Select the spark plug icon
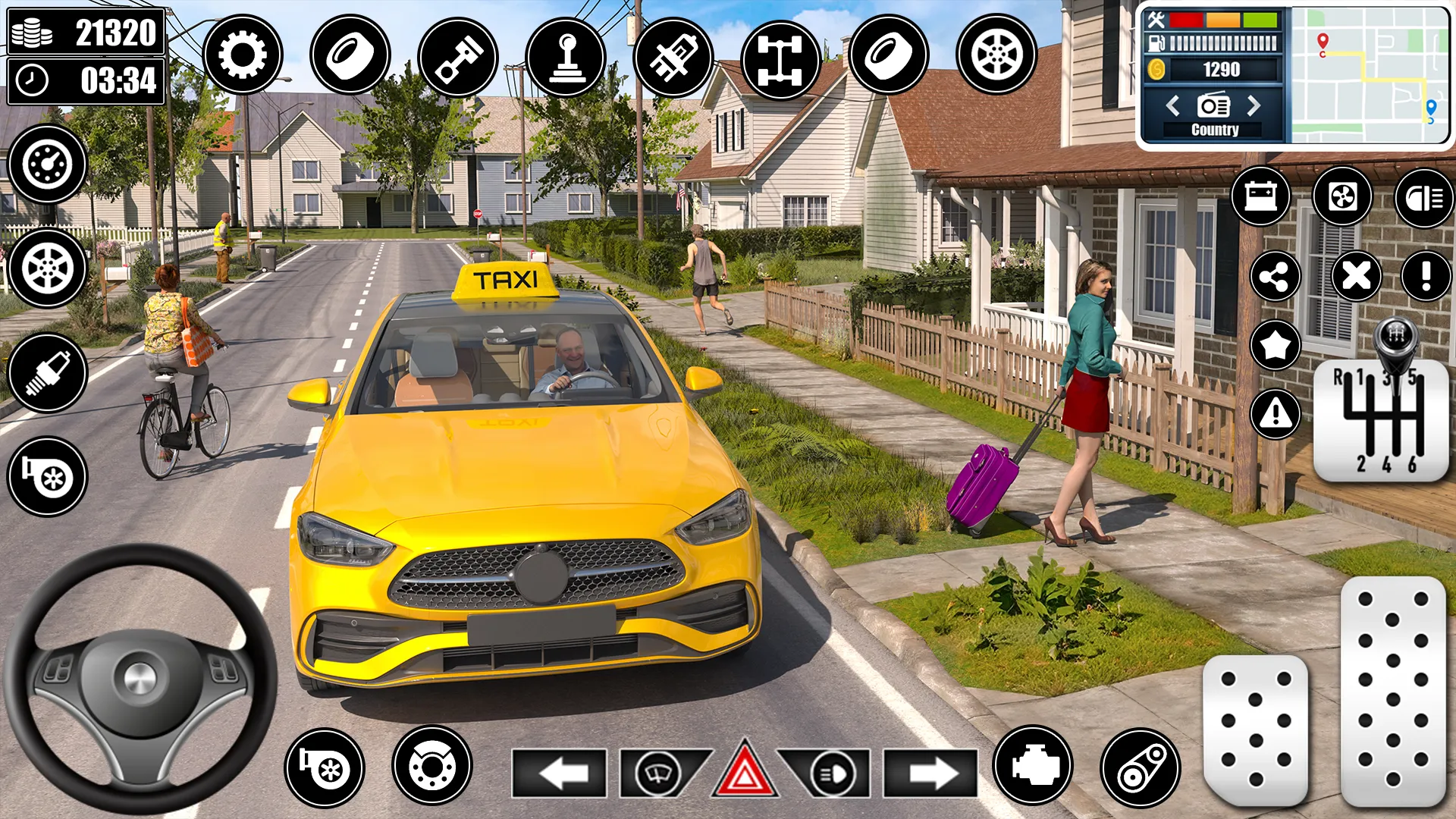The image size is (1456, 819). pyautogui.click(x=47, y=372)
